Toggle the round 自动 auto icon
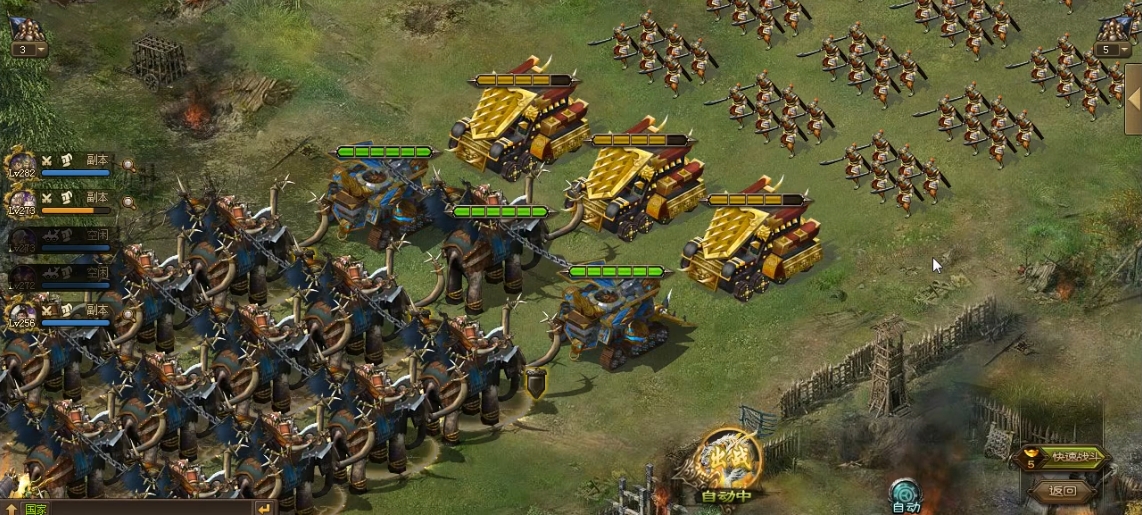Viewport: 1142px width, 515px height. 905,494
